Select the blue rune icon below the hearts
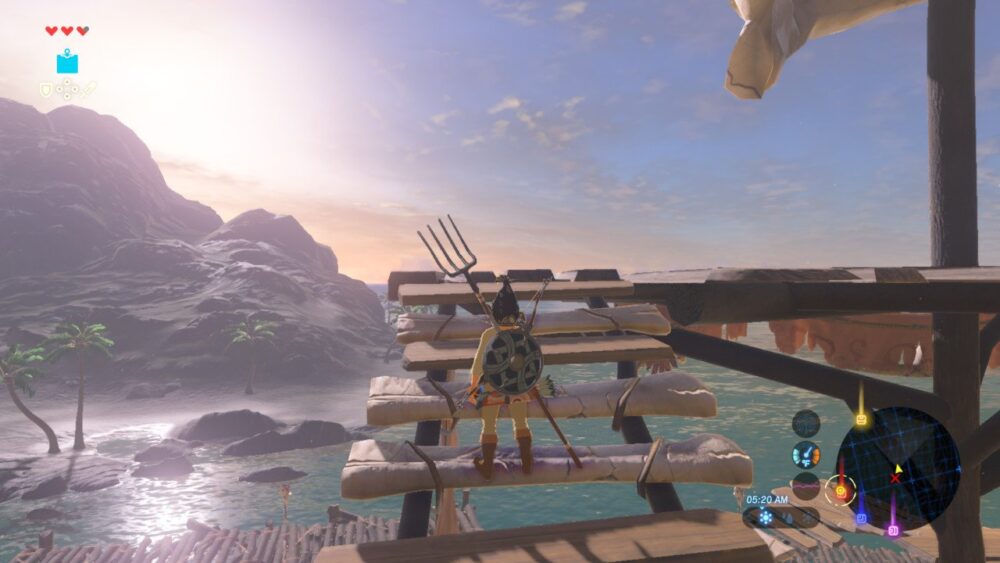1000x563 pixels. (67, 63)
